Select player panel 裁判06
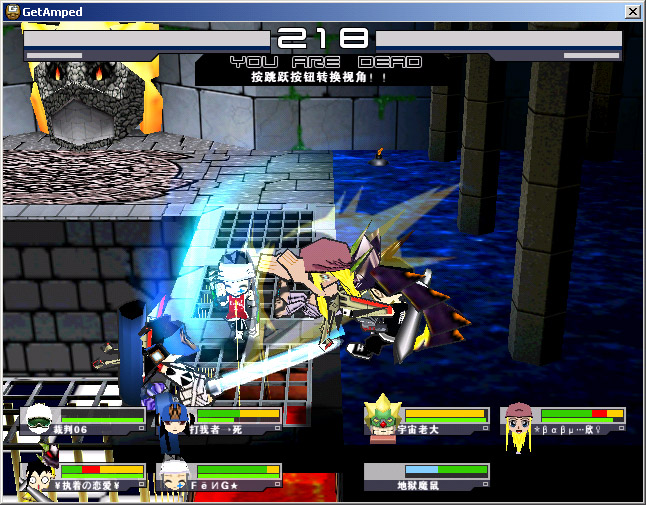This screenshot has width=646, height=505. coord(84,420)
